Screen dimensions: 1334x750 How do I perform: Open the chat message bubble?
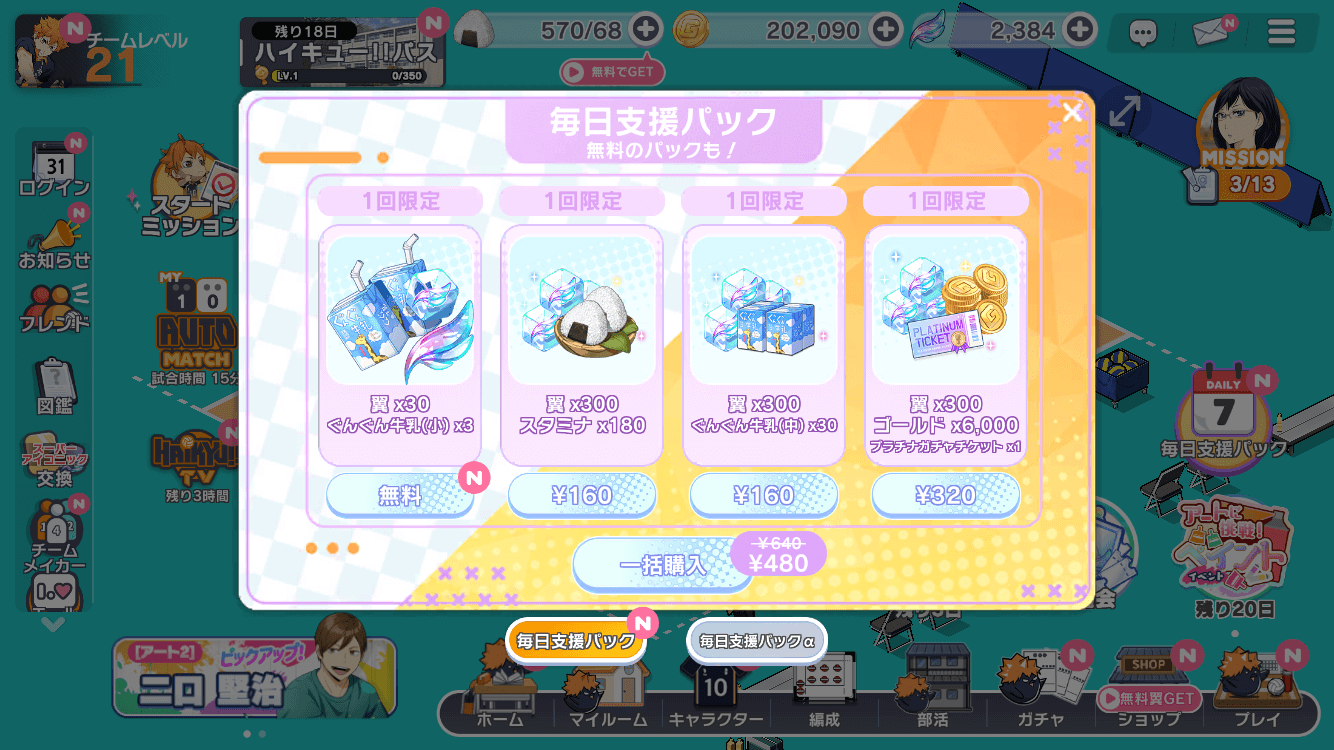pos(1143,31)
